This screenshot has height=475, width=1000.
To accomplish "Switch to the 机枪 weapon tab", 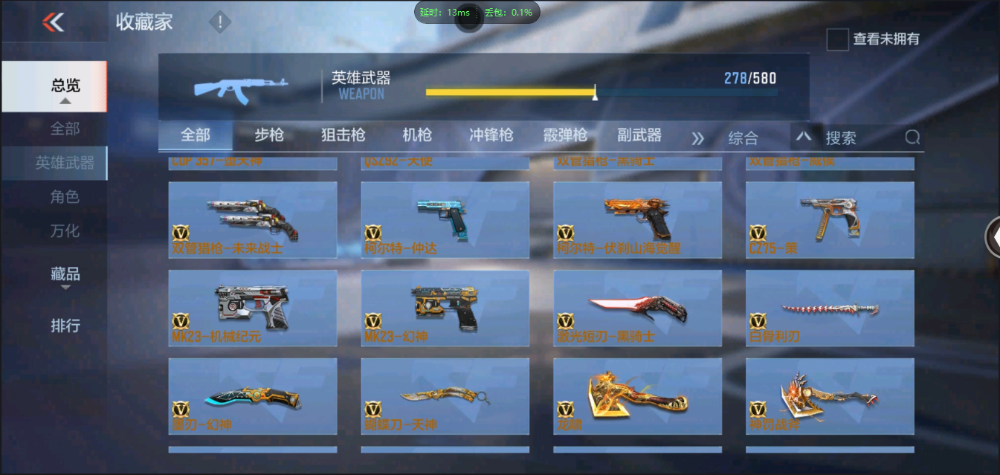I will click(x=417, y=136).
